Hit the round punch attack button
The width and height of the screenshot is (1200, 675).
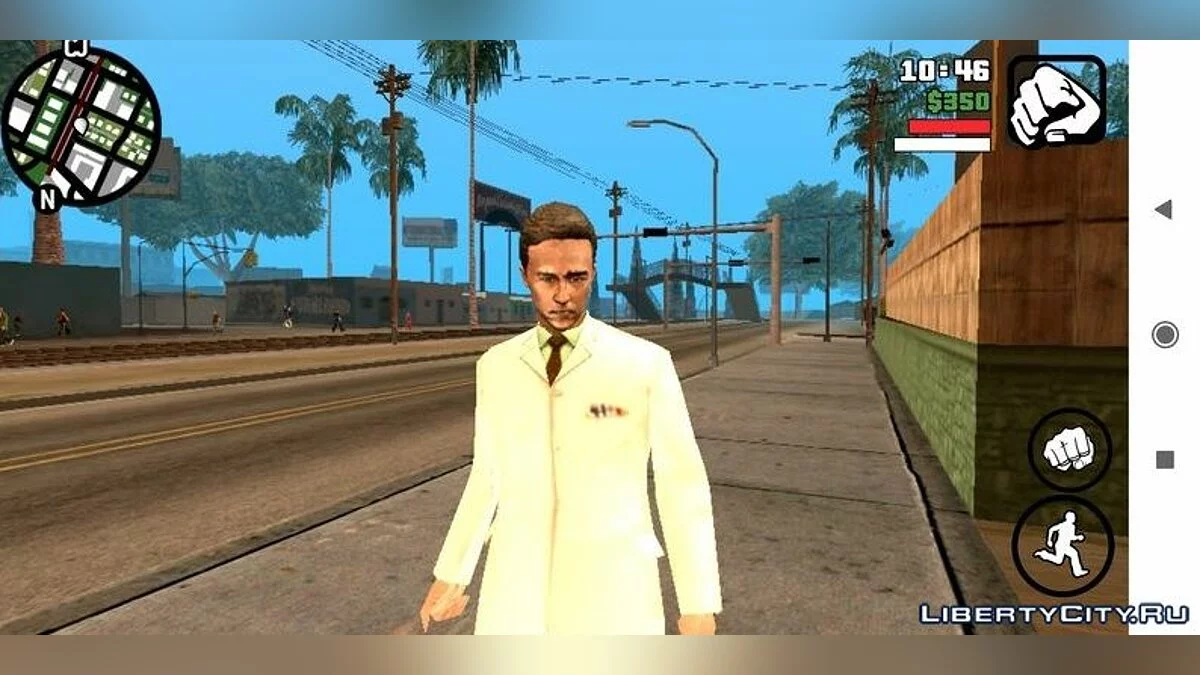point(1069,449)
